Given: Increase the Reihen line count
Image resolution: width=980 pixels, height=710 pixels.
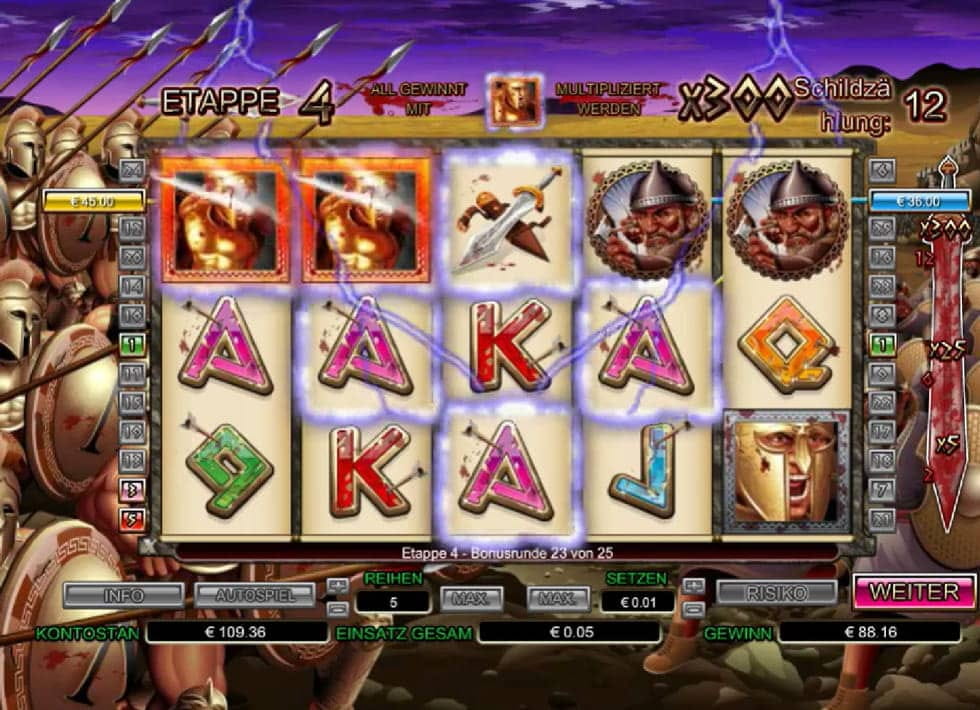Looking at the screenshot, I should coord(339,586).
